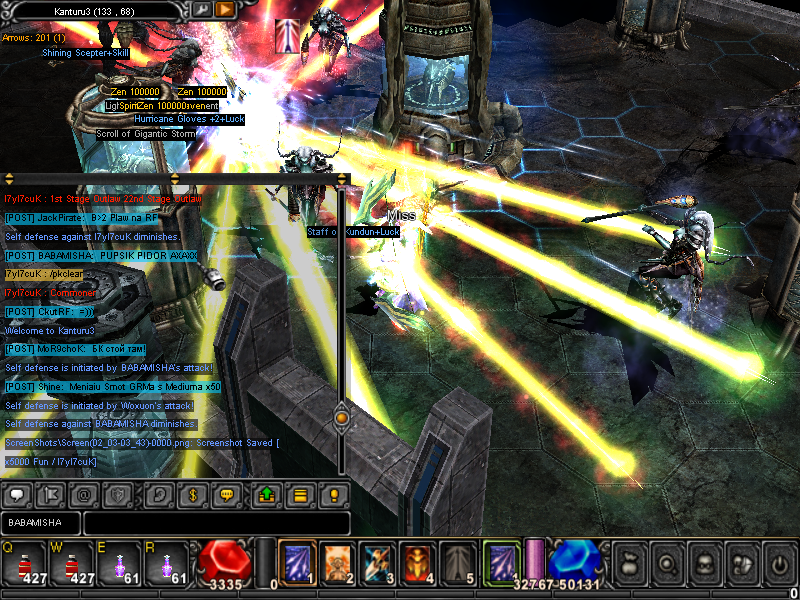Click the orange play arrow button
This screenshot has height=600, width=800.
coord(225,9)
